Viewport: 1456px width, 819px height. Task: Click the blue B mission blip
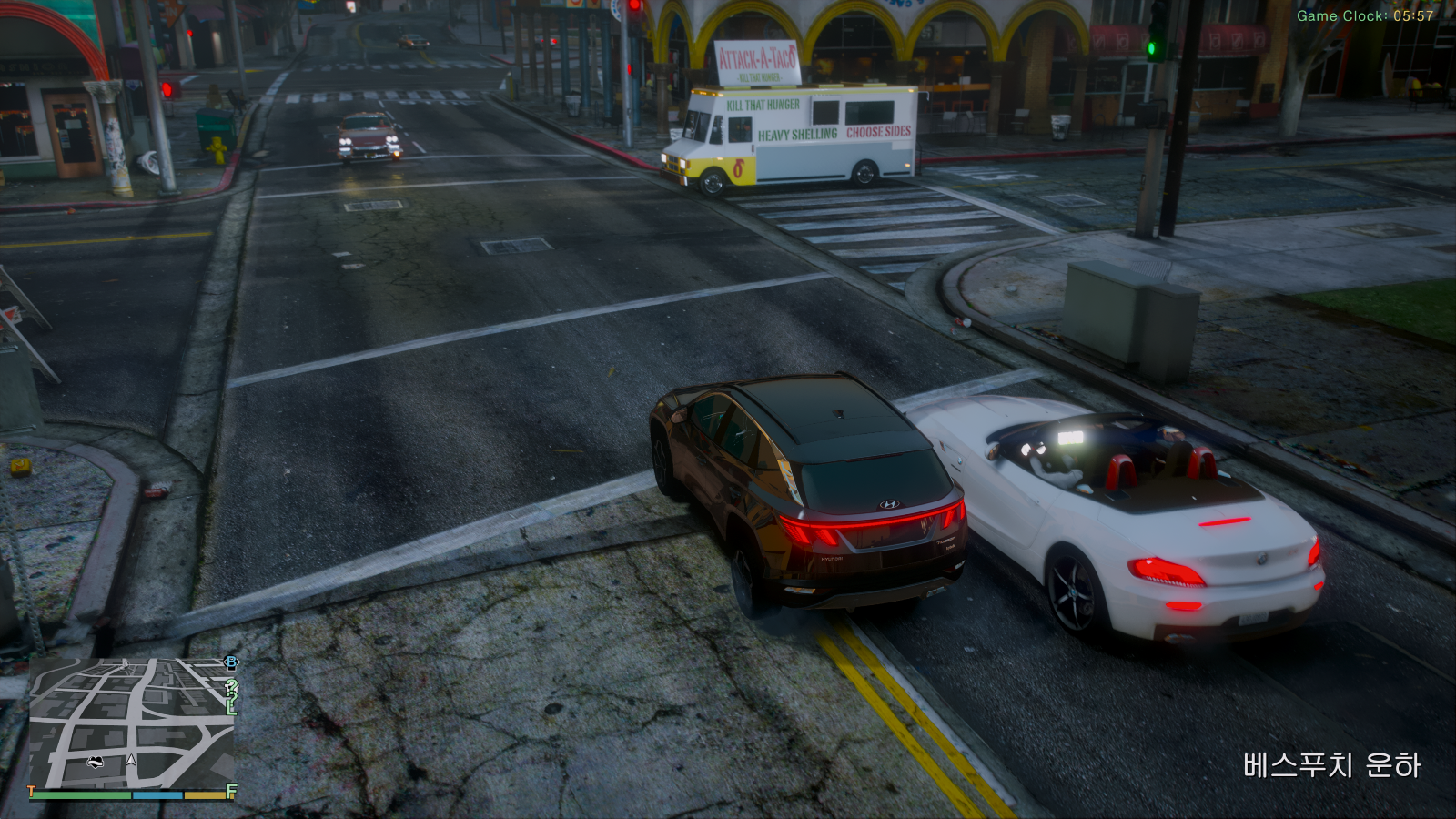[x=231, y=663]
